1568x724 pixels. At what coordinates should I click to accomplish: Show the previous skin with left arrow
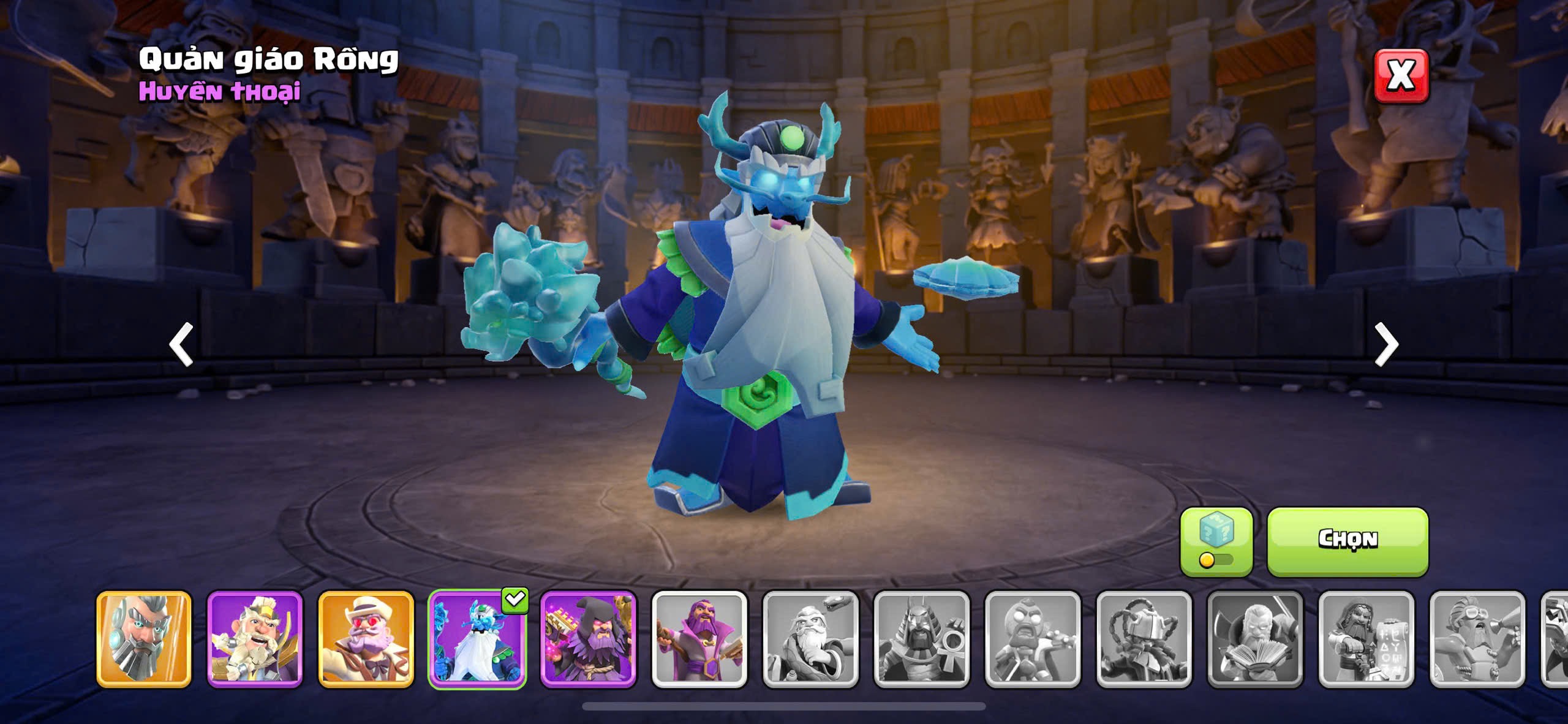pyautogui.click(x=181, y=345)
